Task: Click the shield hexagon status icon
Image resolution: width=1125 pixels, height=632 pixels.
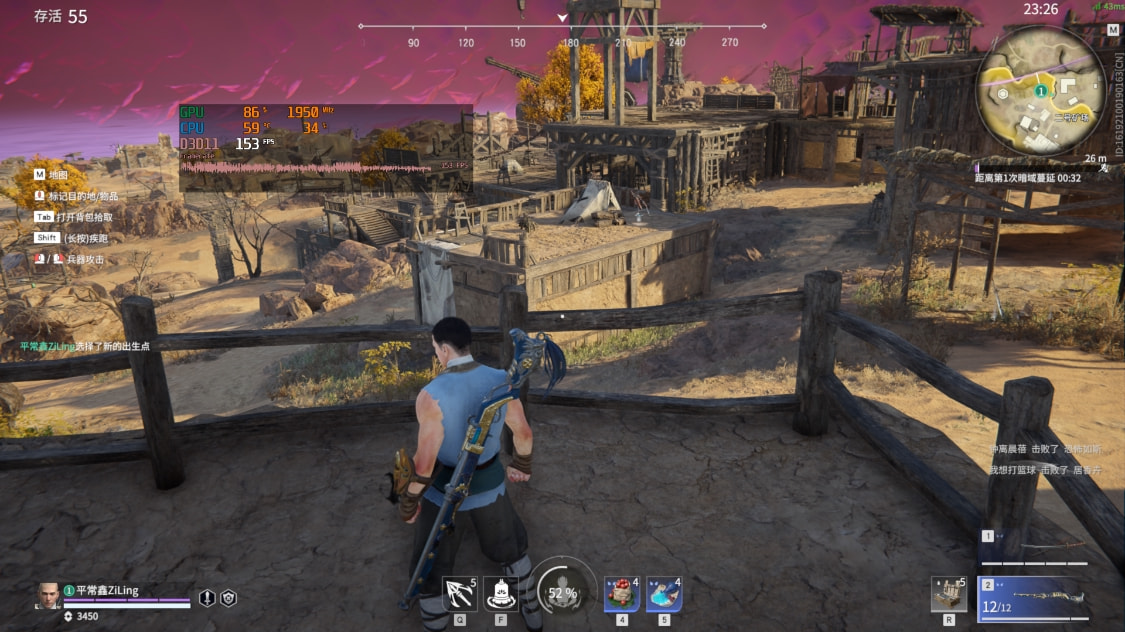Action: pyautogui.click(x=229, y=598)
